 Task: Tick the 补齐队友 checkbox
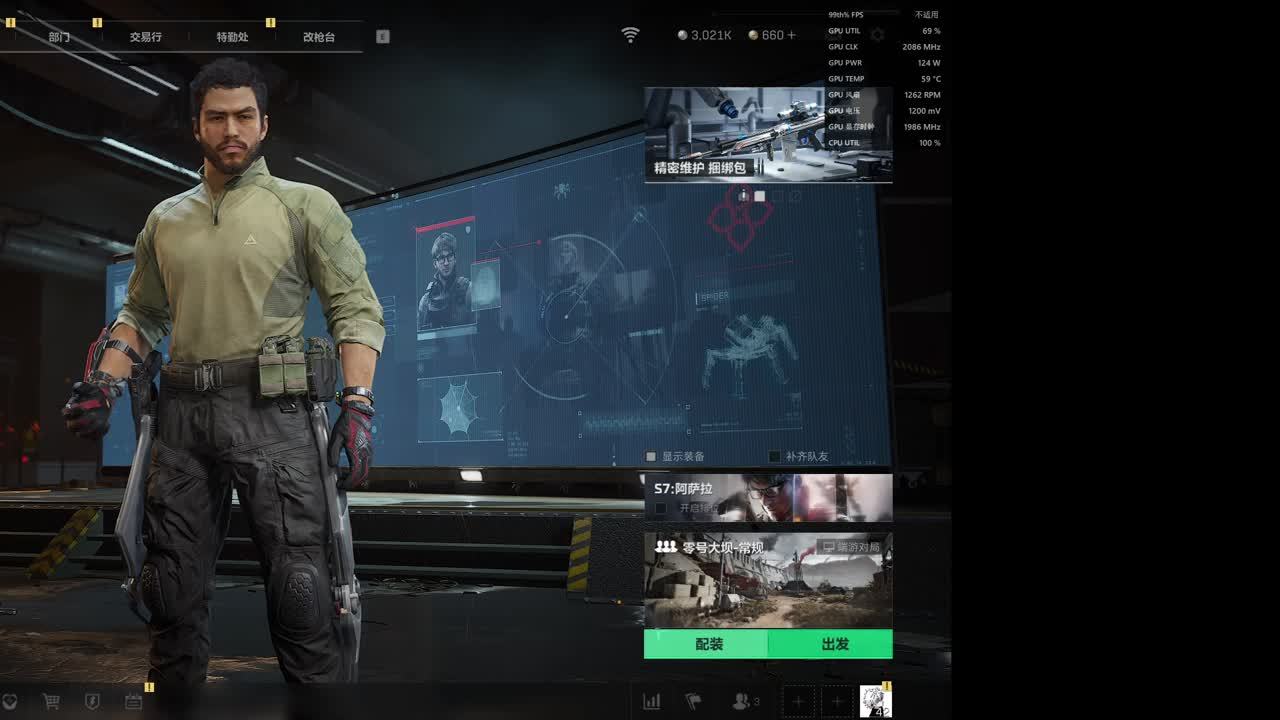(x=774, y=457)
